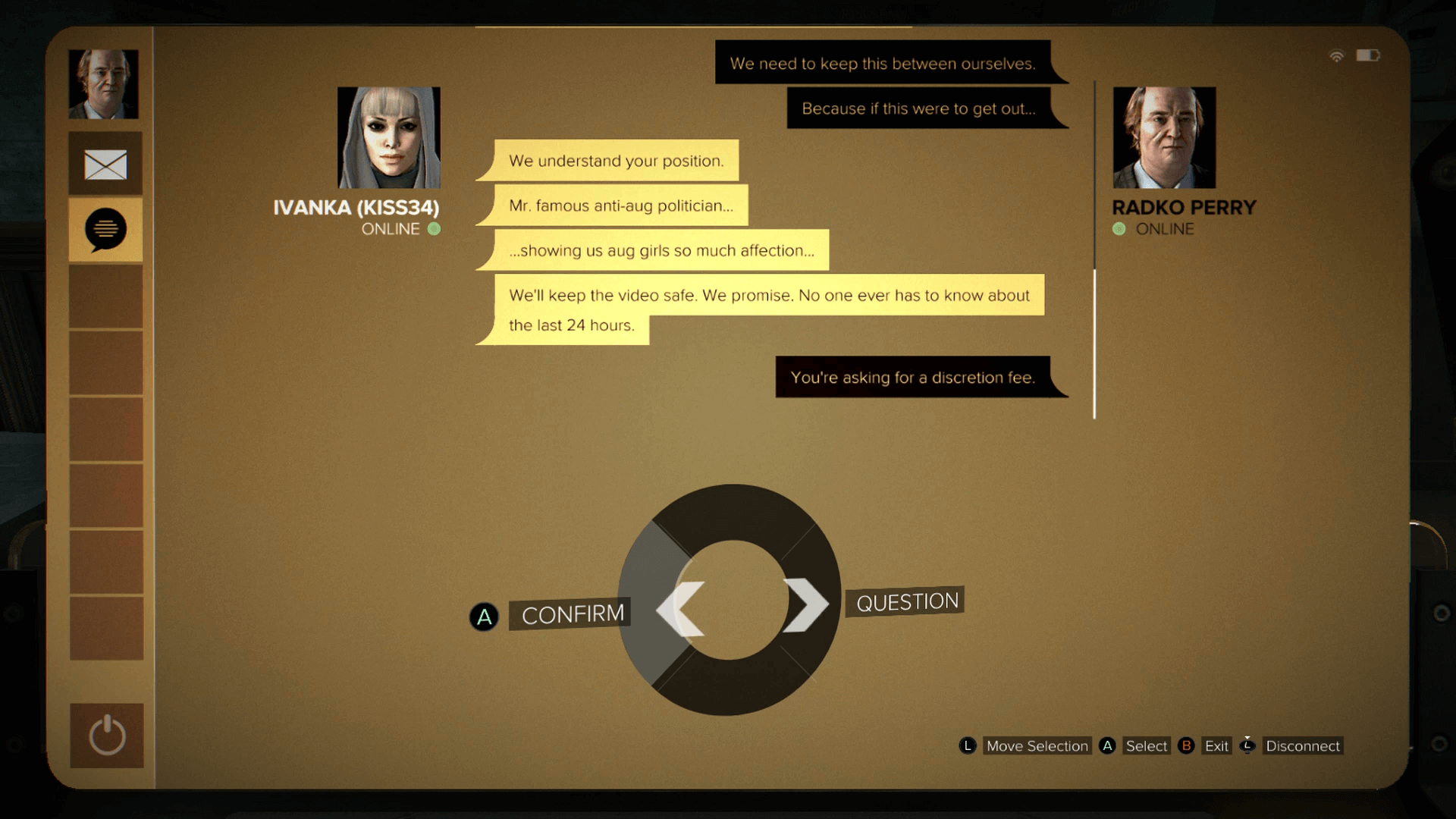This screenshot has height=819, width=1456.
Task: Click the B button icon beside Exit
Action: [x=1187, y=745]
